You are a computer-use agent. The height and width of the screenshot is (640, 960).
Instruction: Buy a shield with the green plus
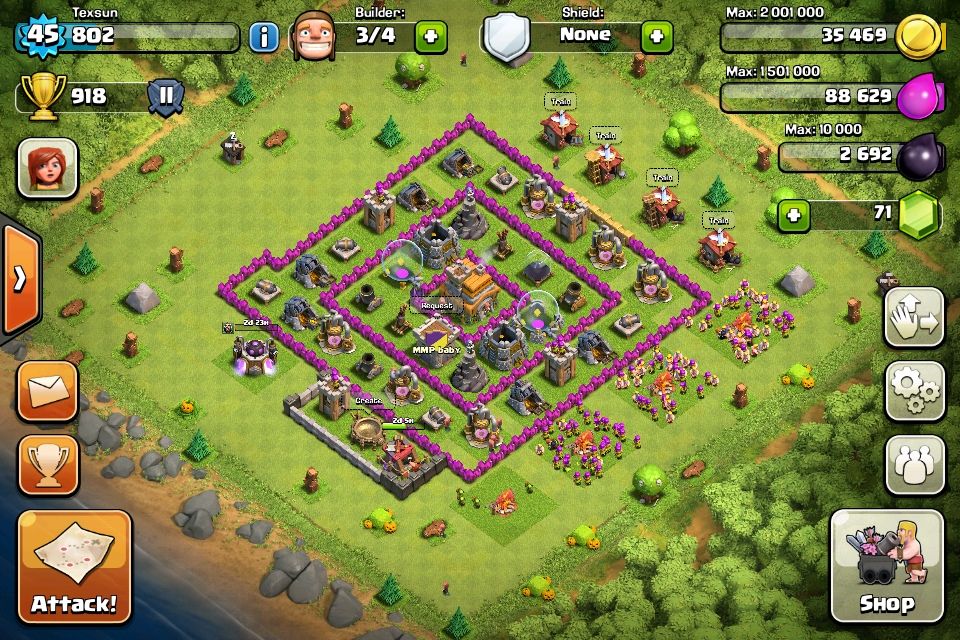656,38
